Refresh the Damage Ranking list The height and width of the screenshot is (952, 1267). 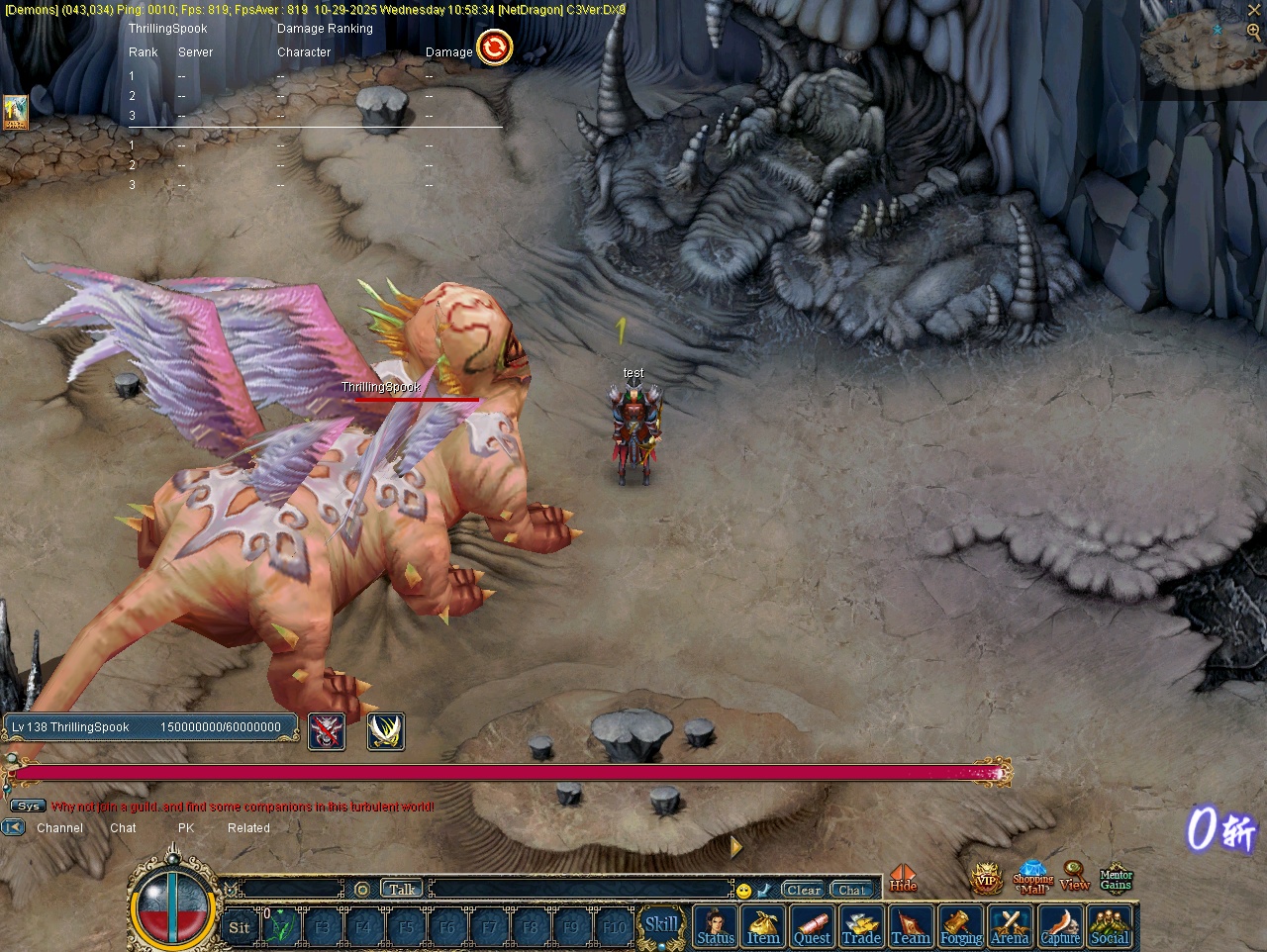click(495, 48)
